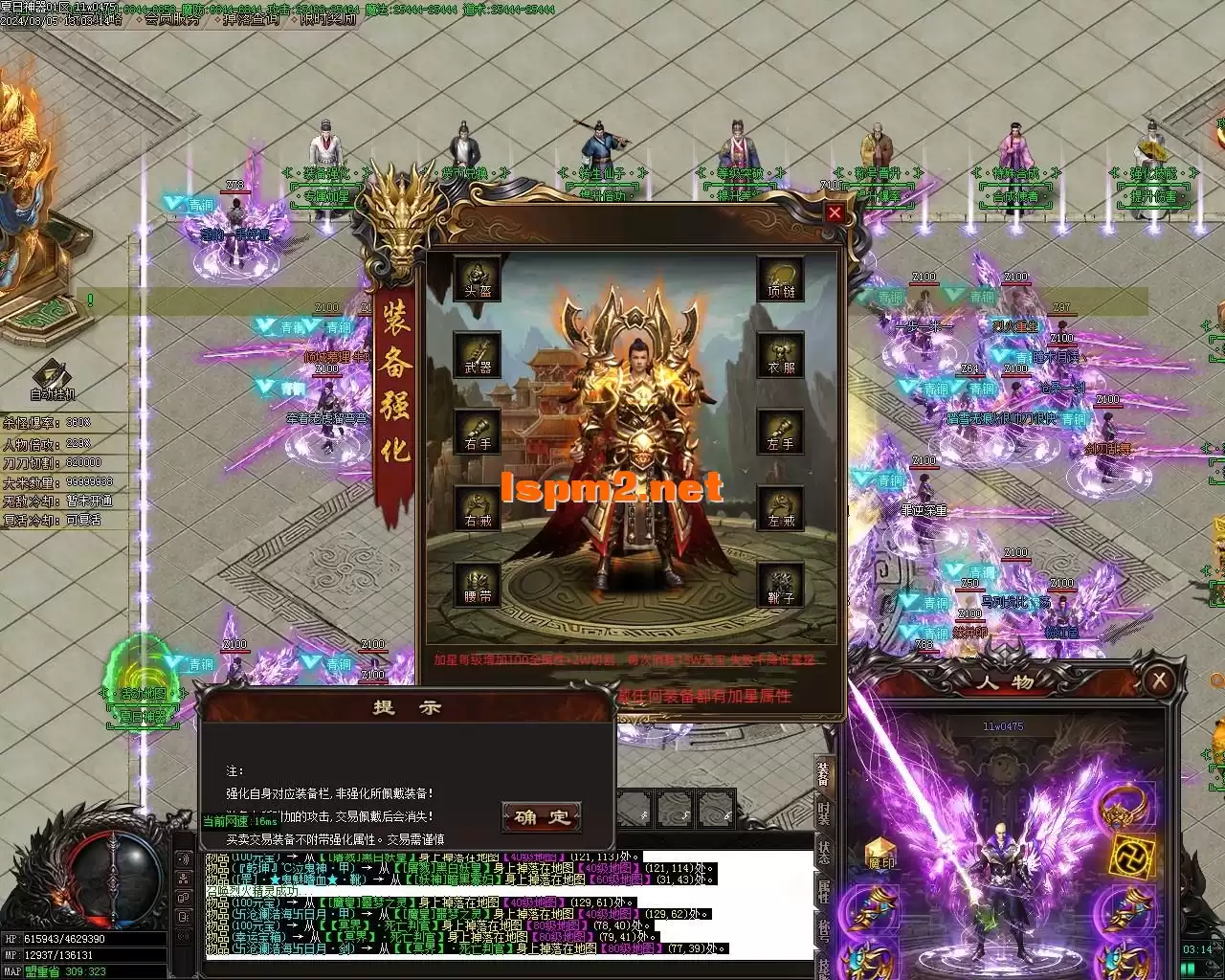Close the 装备强化 equipment enhance window
This screenshot has width=1225, height=980.
(835, 213)
